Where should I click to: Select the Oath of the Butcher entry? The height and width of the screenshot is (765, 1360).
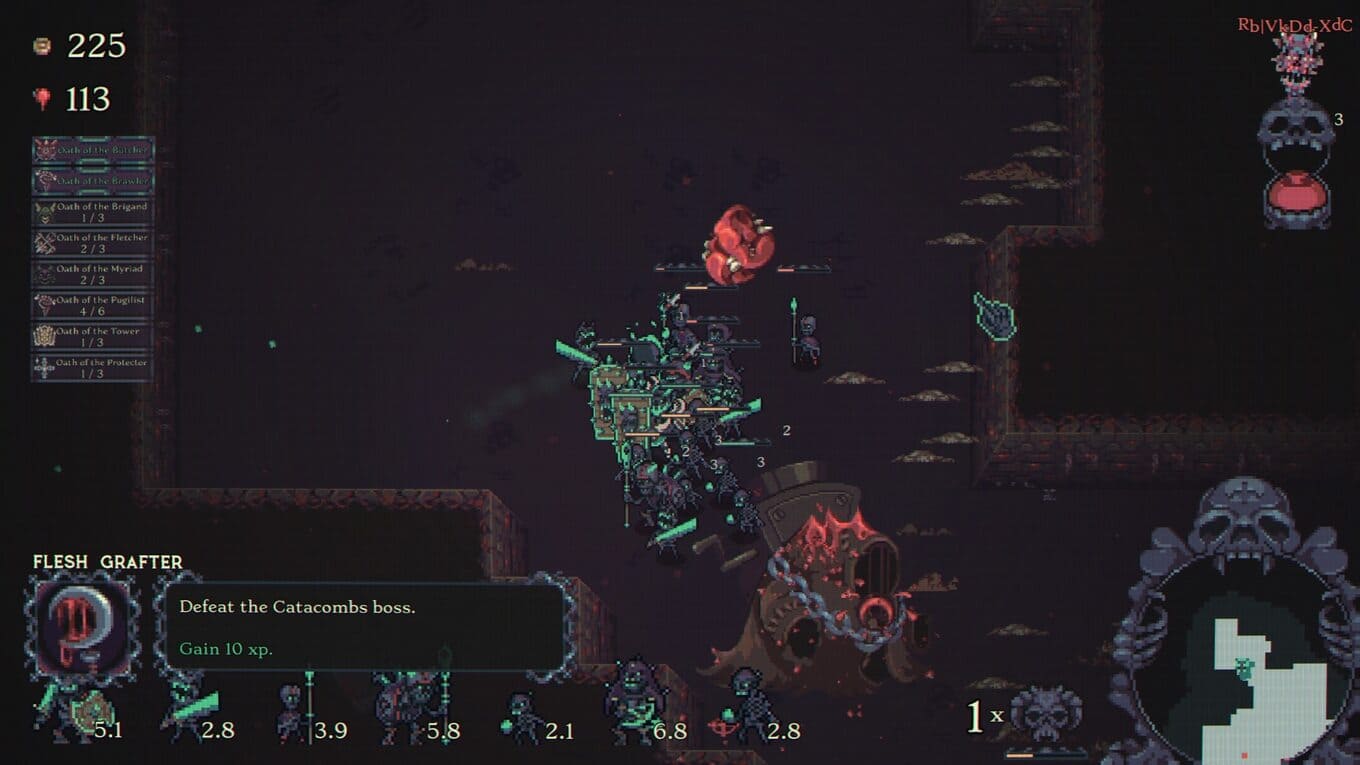click(x=93, y=150)
